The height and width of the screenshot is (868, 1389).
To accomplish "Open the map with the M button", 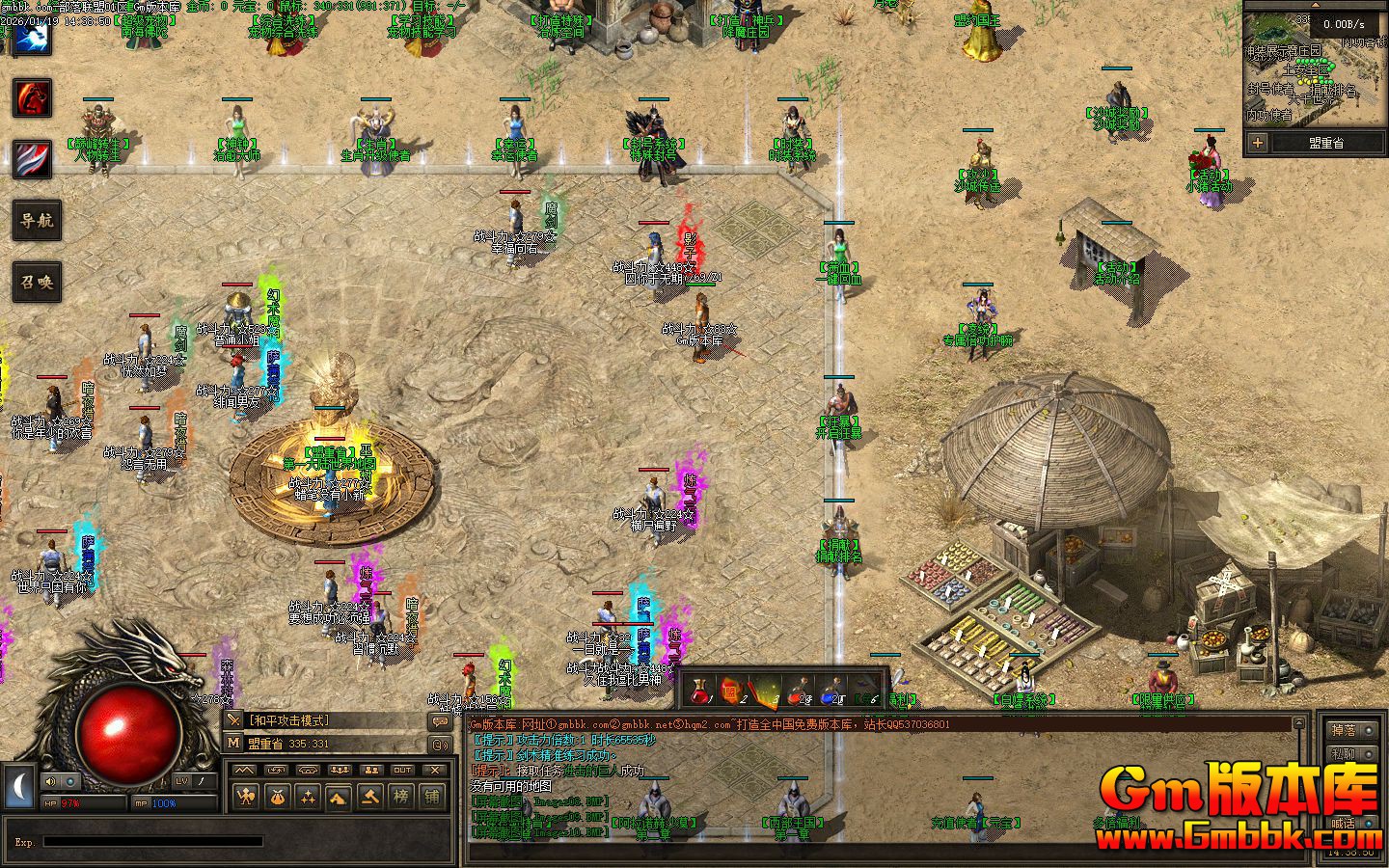I will point(233,743).
